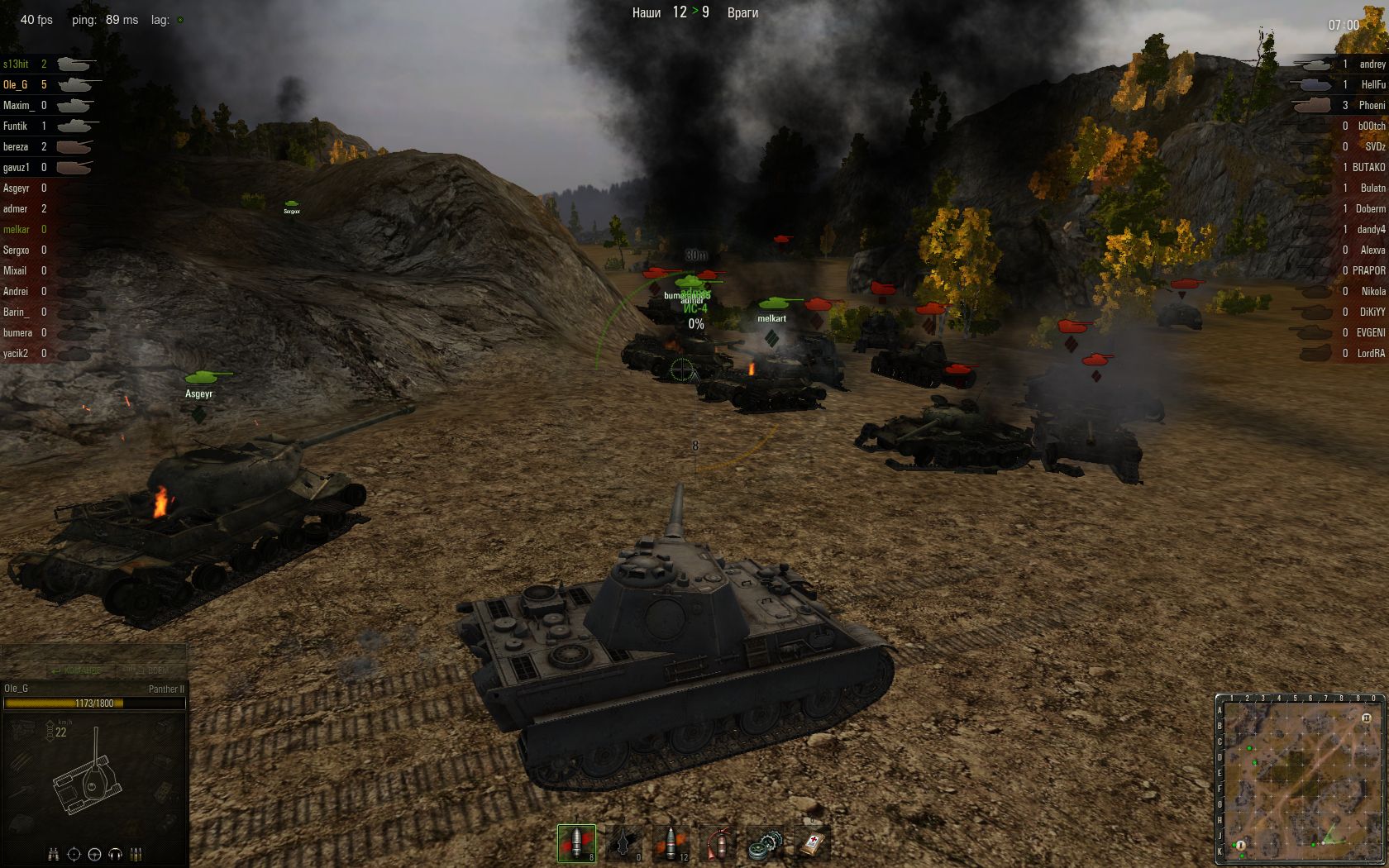This screenshot has width=1389, height=868.
Task: Click enemy base marker II on the minimap
Action: coord(1367,718)
